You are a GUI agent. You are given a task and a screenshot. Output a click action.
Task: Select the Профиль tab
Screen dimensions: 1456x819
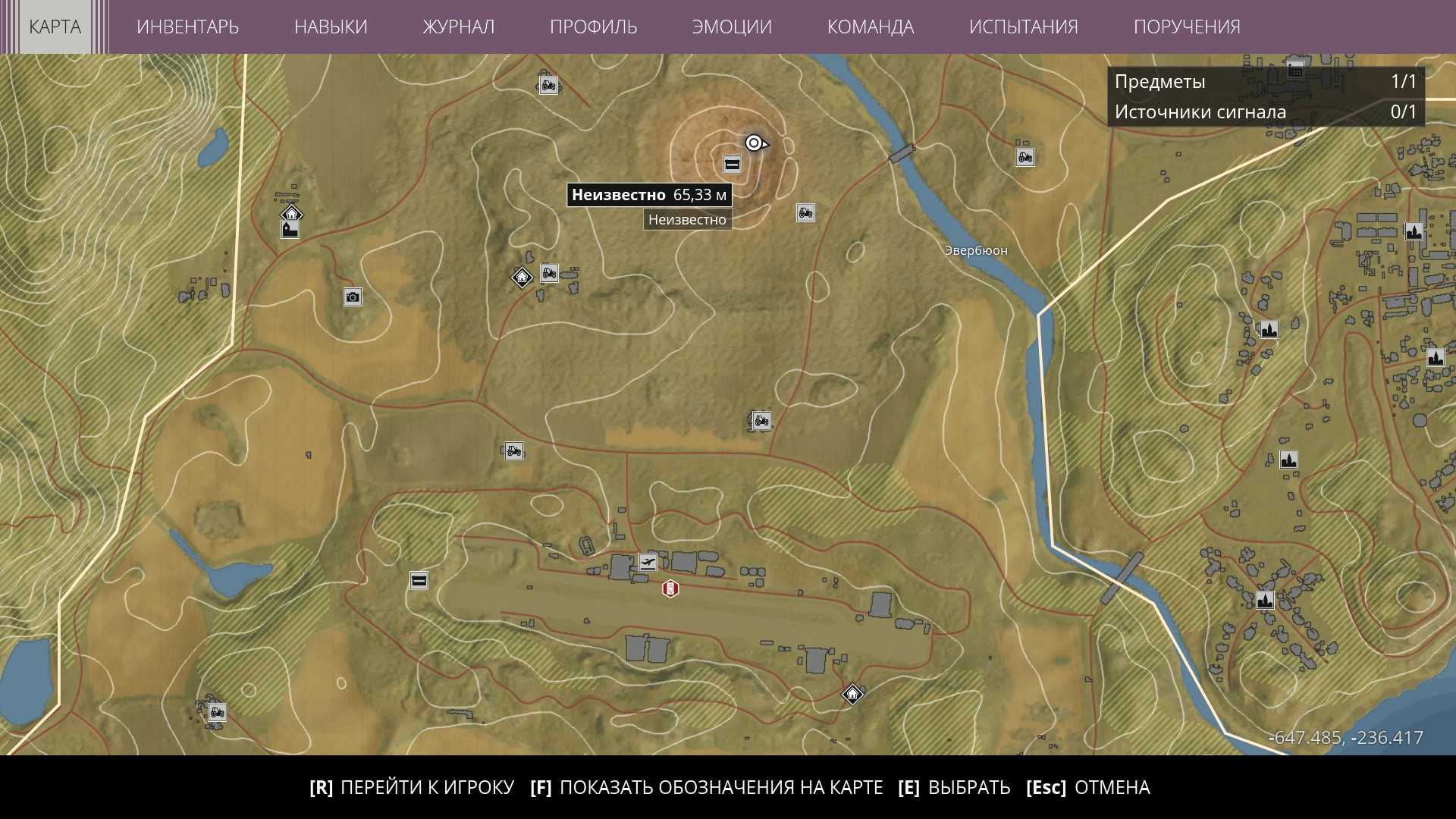pyautogui.click(x=593, y=27)
